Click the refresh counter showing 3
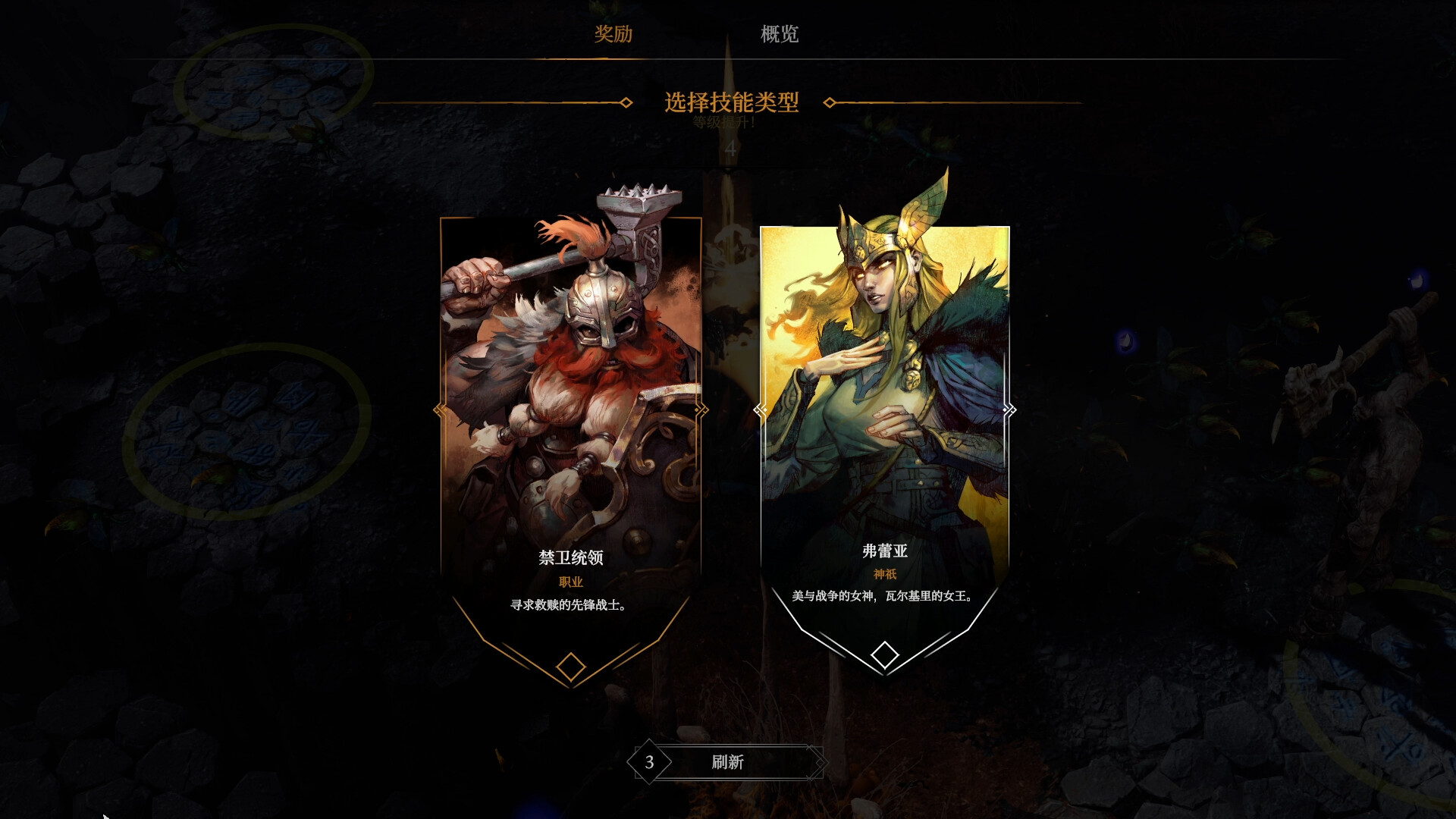 648,761
